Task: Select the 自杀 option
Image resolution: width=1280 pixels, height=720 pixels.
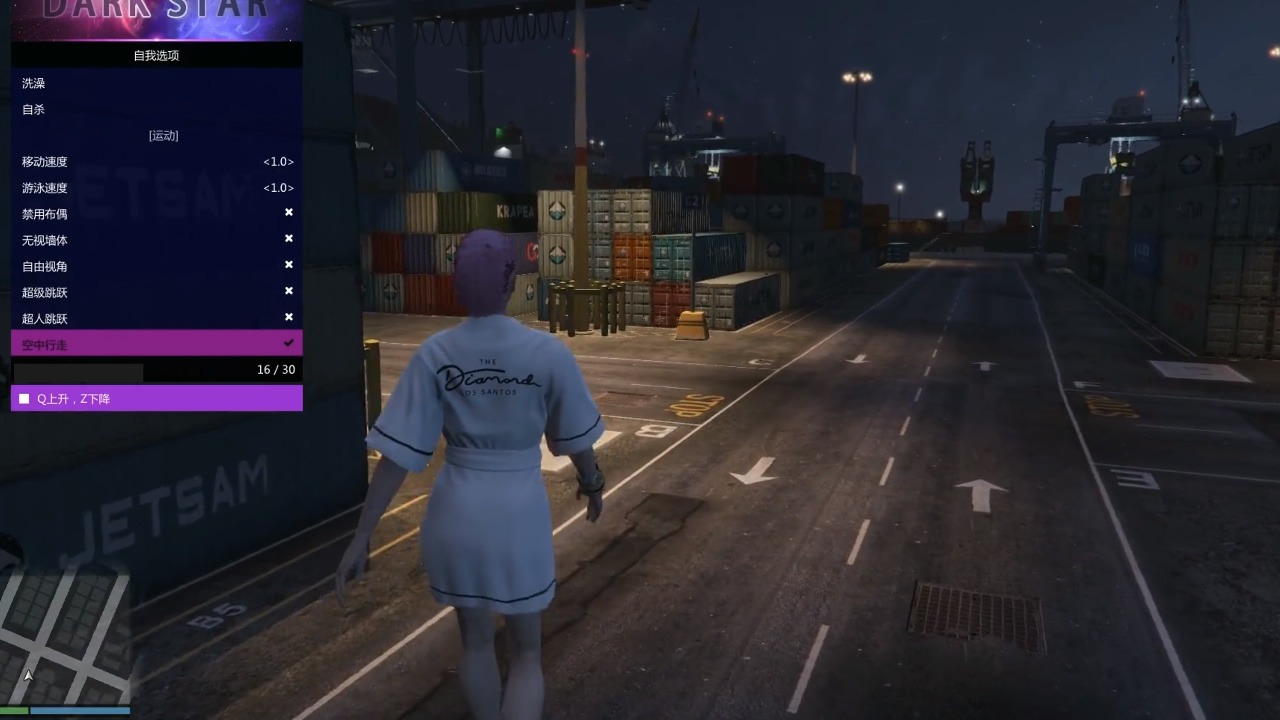Action: click(x=33, y=109)
